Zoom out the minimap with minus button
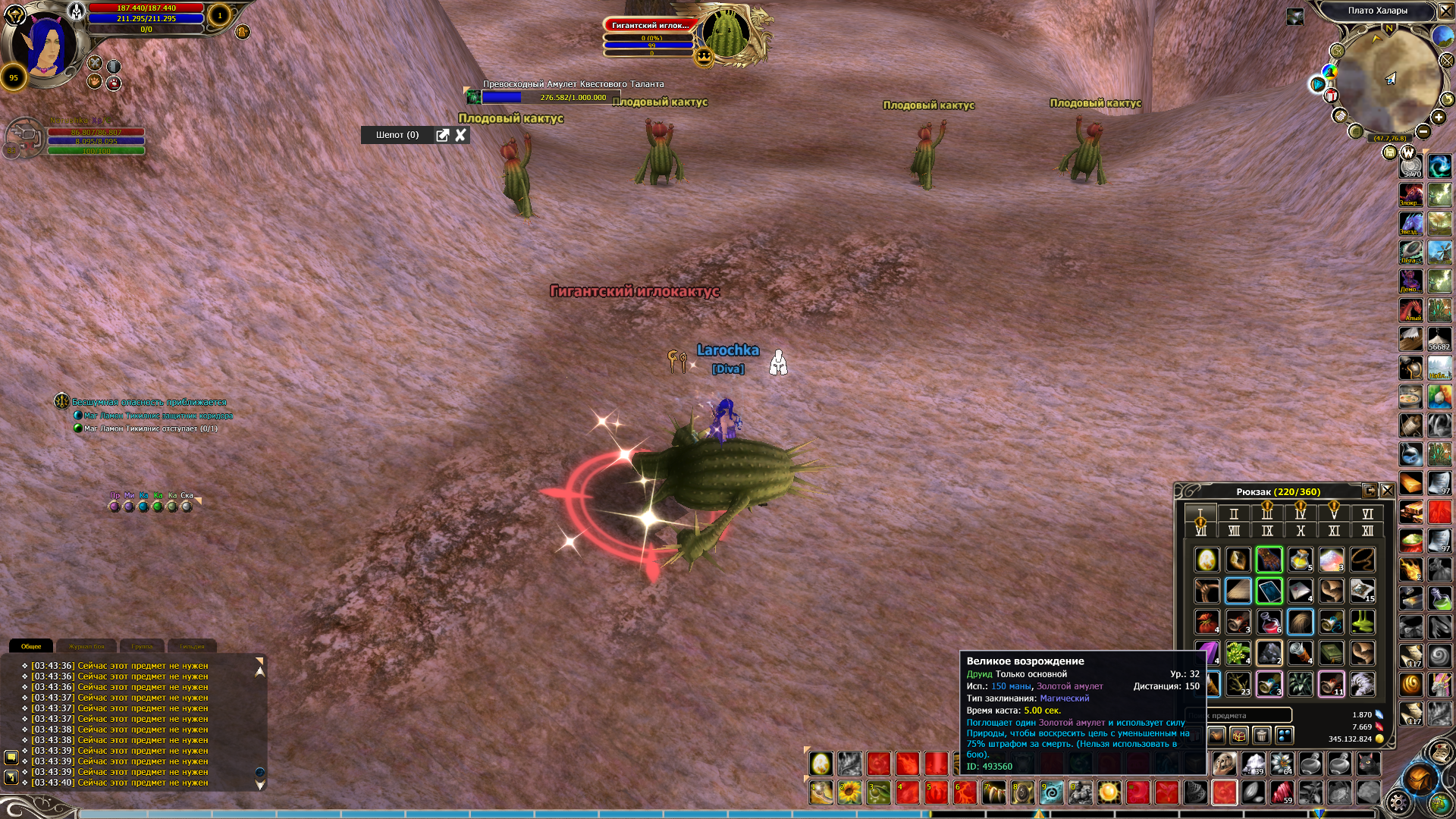Screen dimensions: 1456x819 [1423, 132]
